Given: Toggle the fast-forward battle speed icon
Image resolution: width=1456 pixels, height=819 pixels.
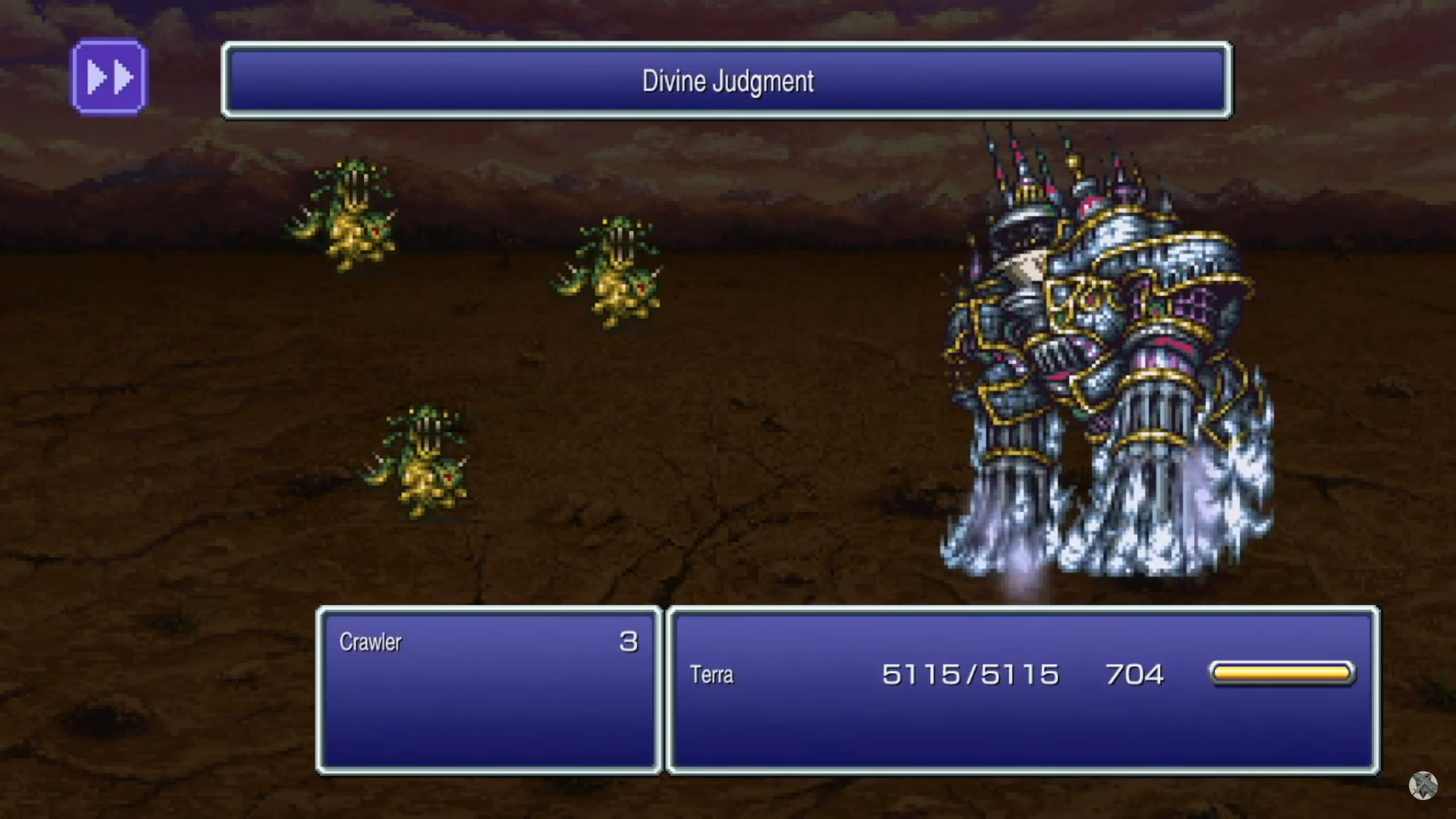Looking at the screenshot, I should (108, 76).
